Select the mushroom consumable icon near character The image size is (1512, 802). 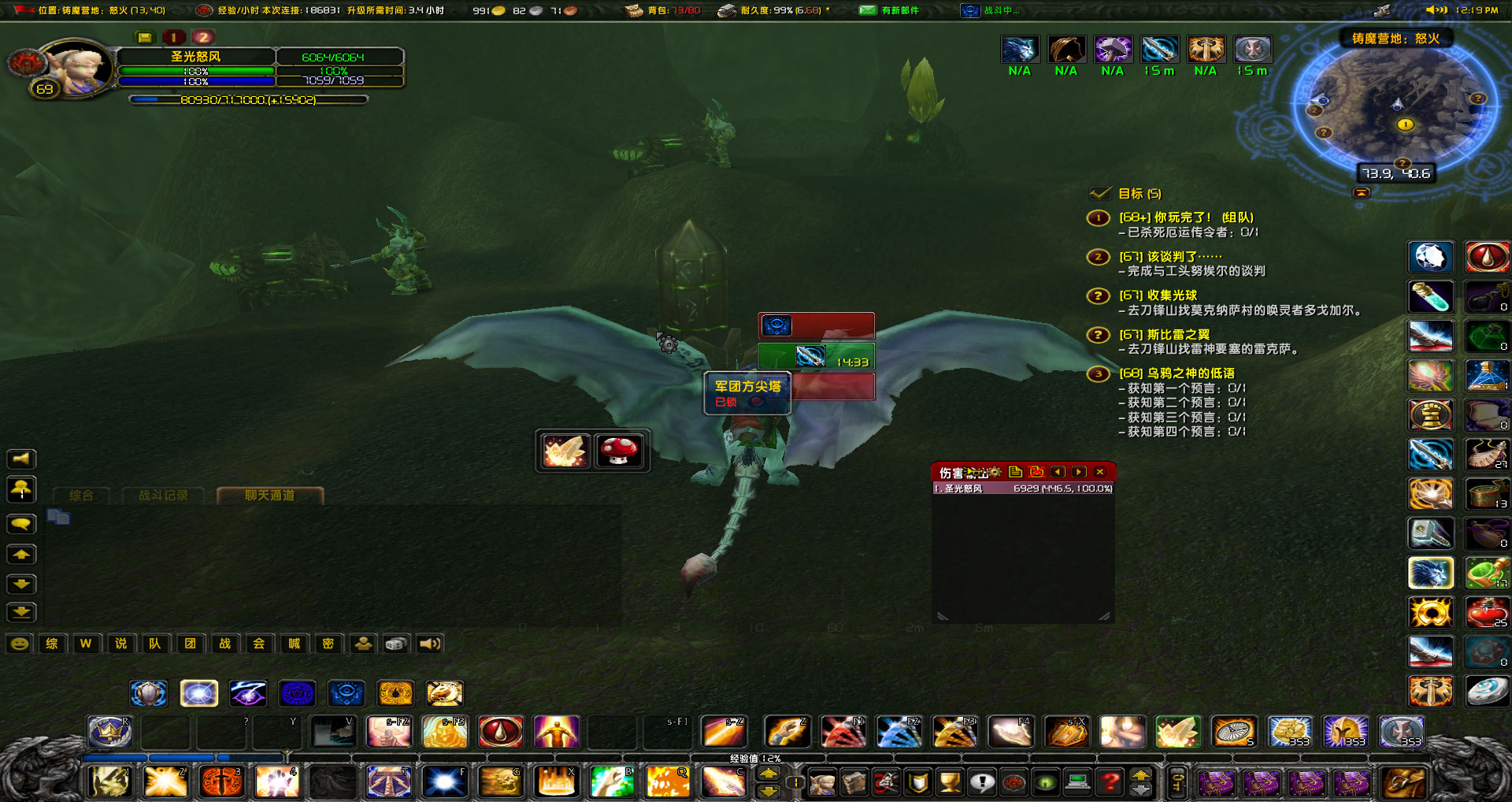click(x=620, y=450)
